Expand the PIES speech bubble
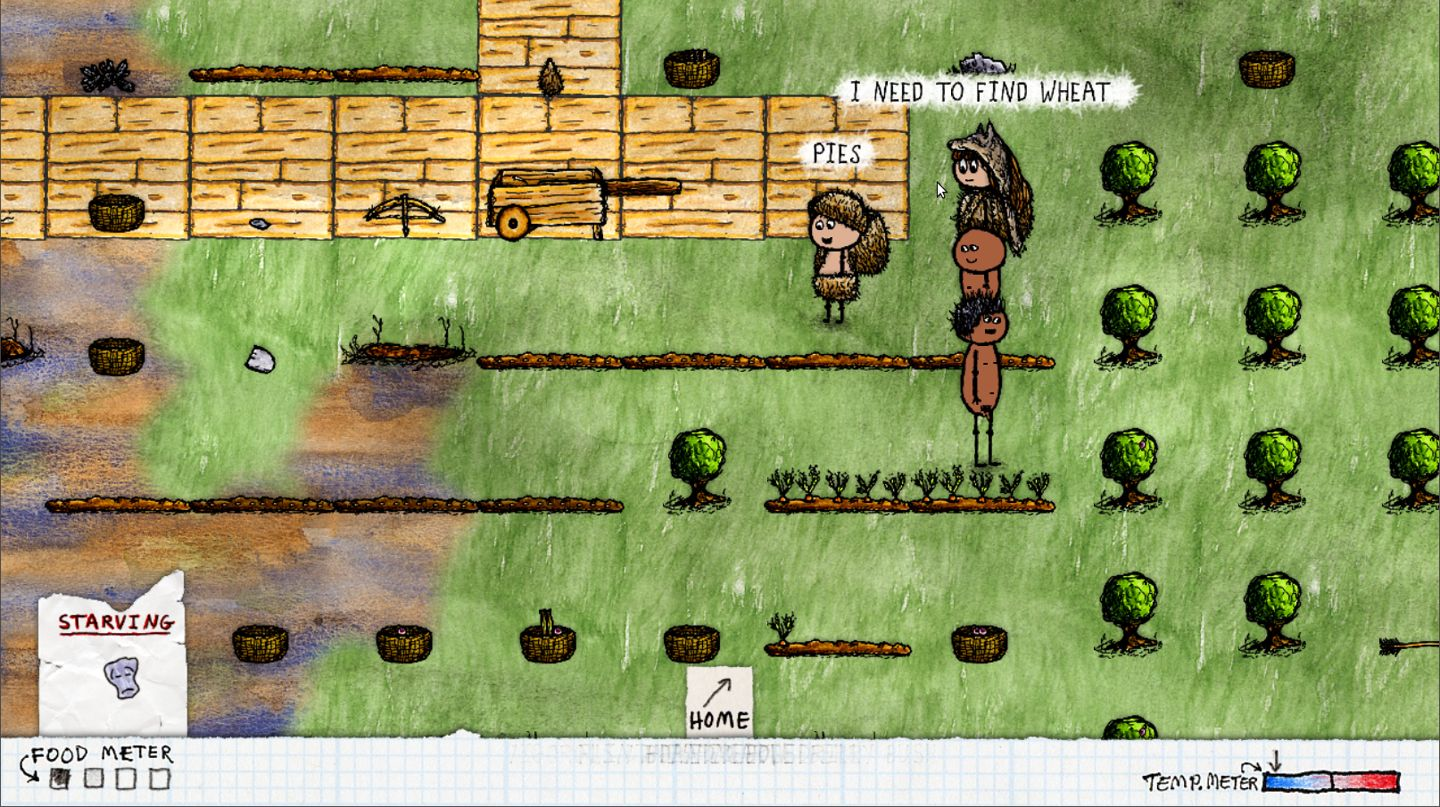 click(x=839, y=155)
